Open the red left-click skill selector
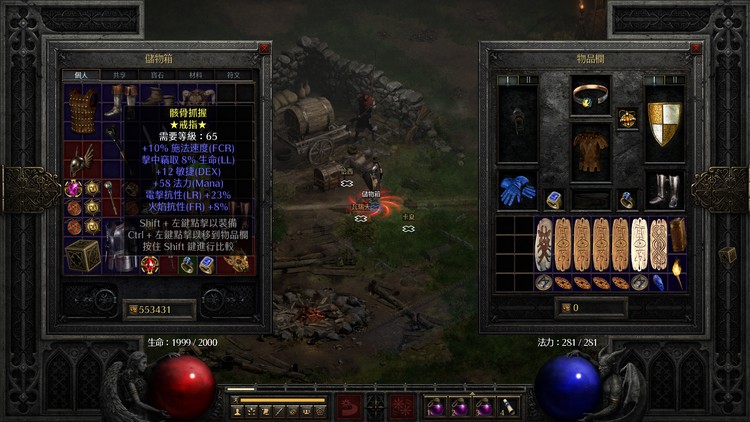Viewport: 750px width, 422px height. click(348, 407)
